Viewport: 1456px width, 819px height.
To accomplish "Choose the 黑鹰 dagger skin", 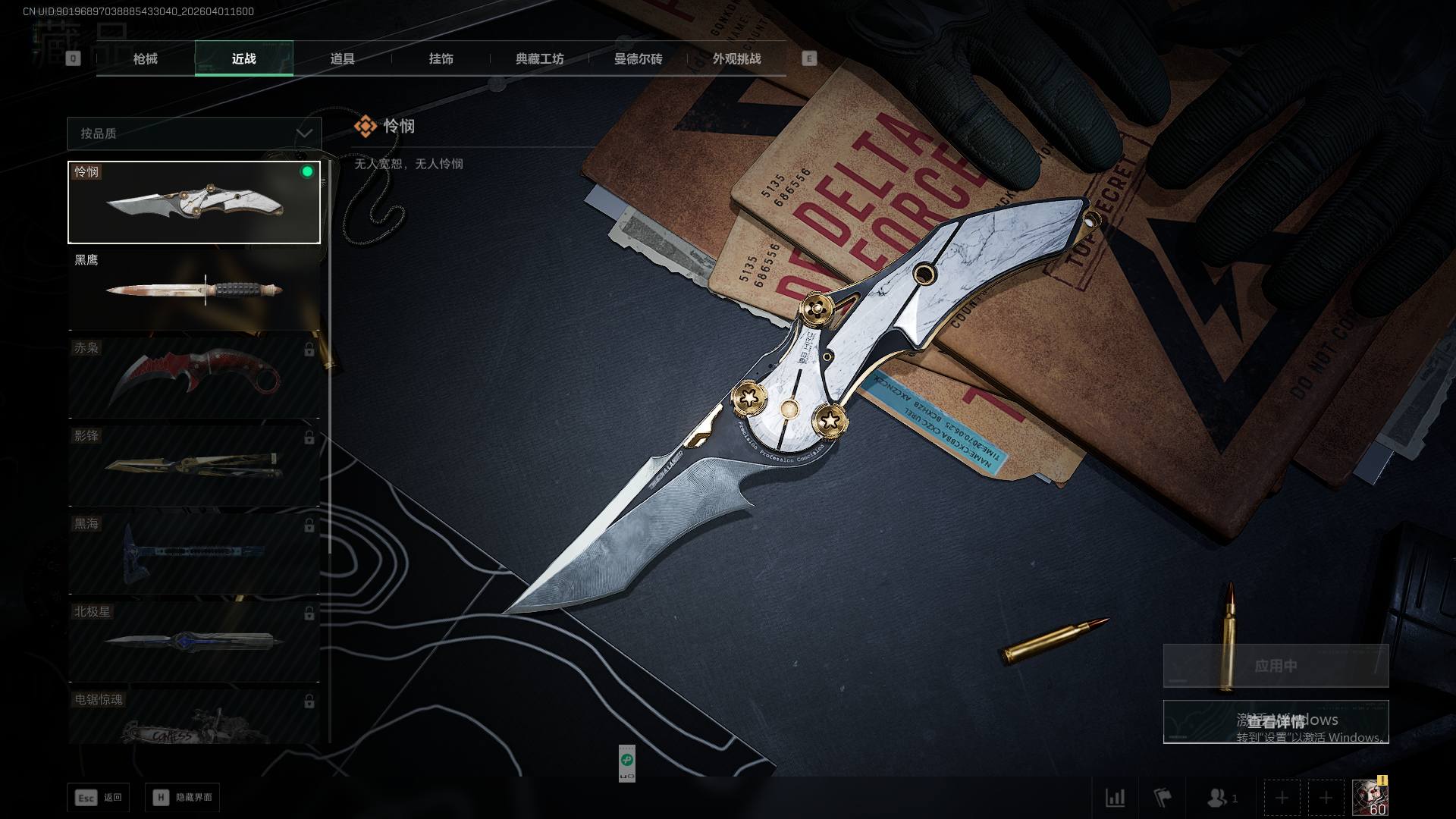I will click(194, 290).
